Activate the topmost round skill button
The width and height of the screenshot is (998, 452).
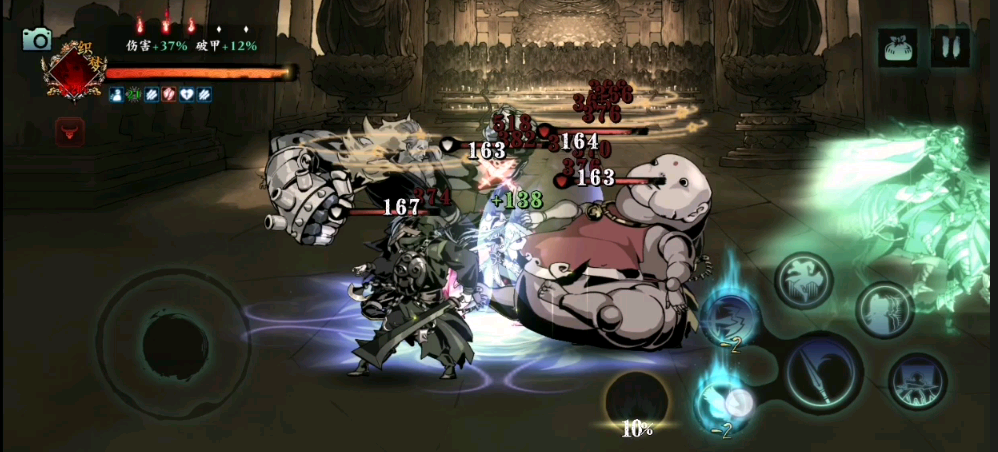(803, 280)
